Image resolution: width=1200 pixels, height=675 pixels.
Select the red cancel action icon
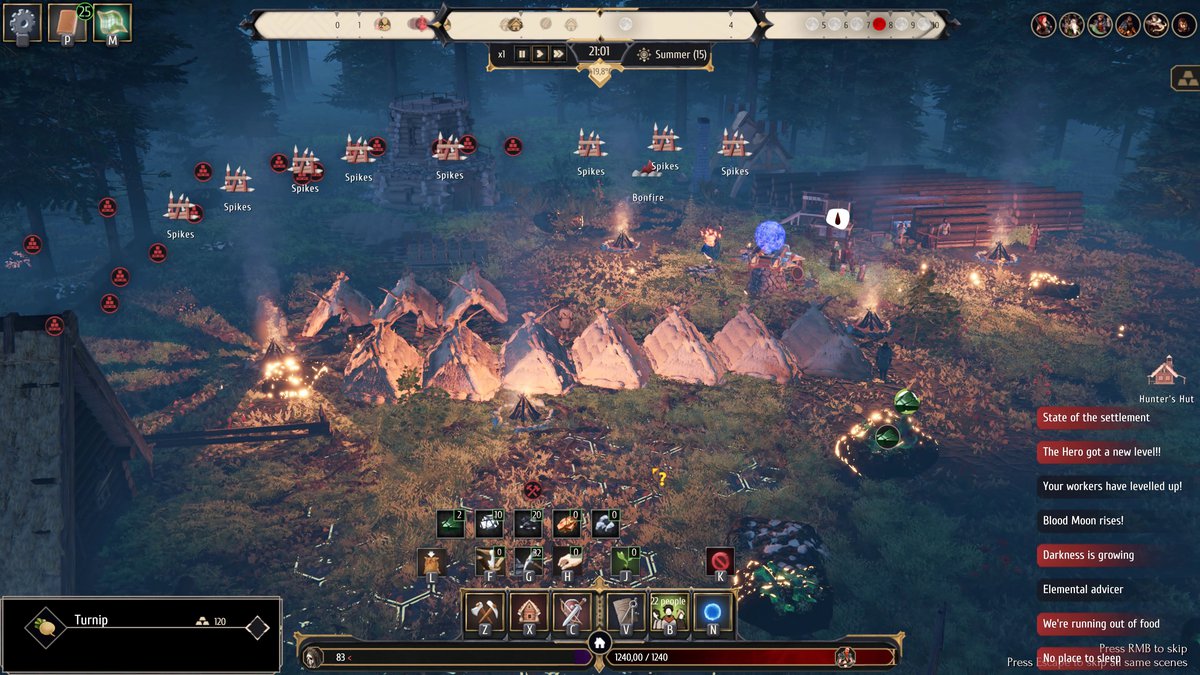tap(720, 561)
